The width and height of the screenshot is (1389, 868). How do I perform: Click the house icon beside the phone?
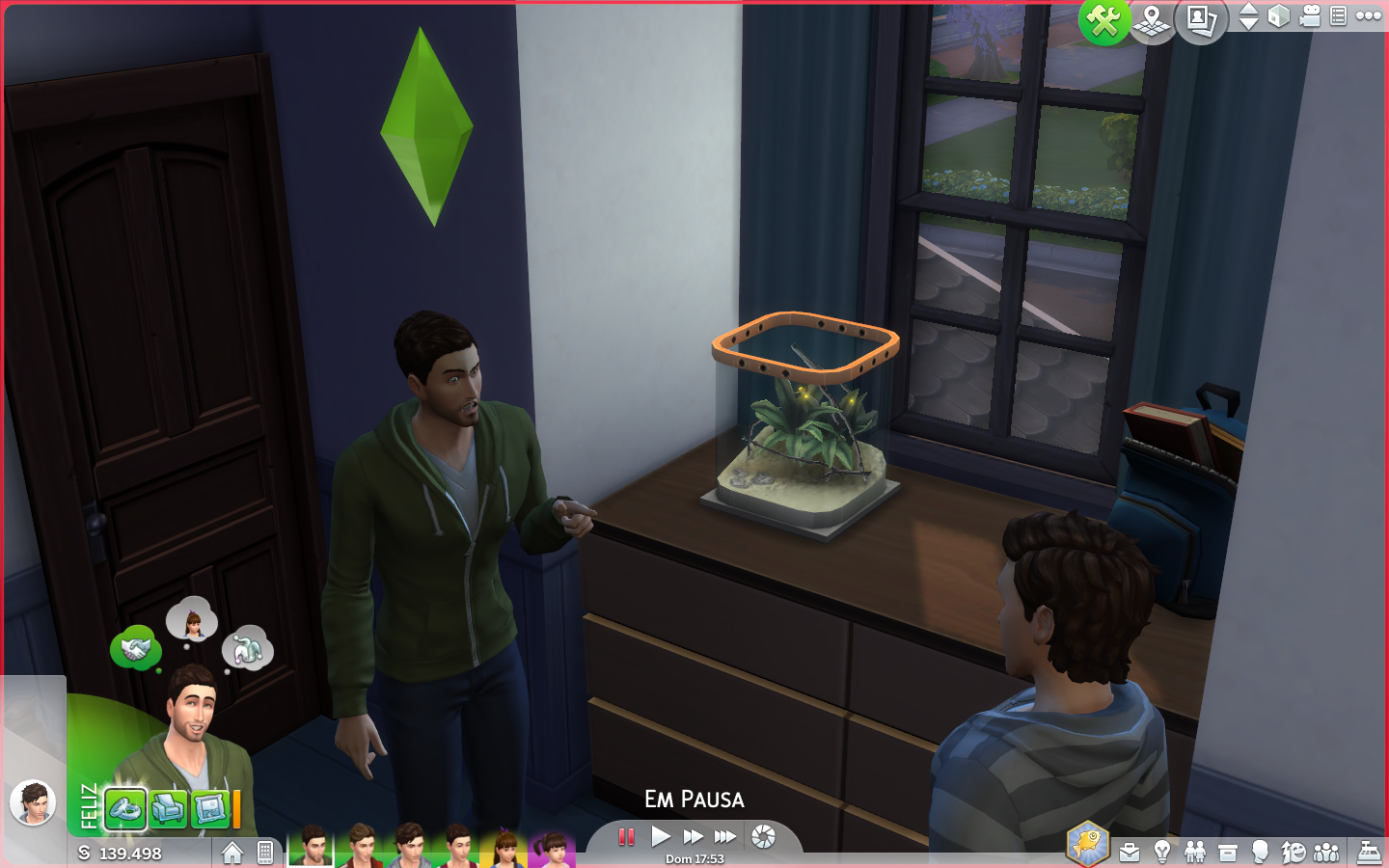pos(232,853)
